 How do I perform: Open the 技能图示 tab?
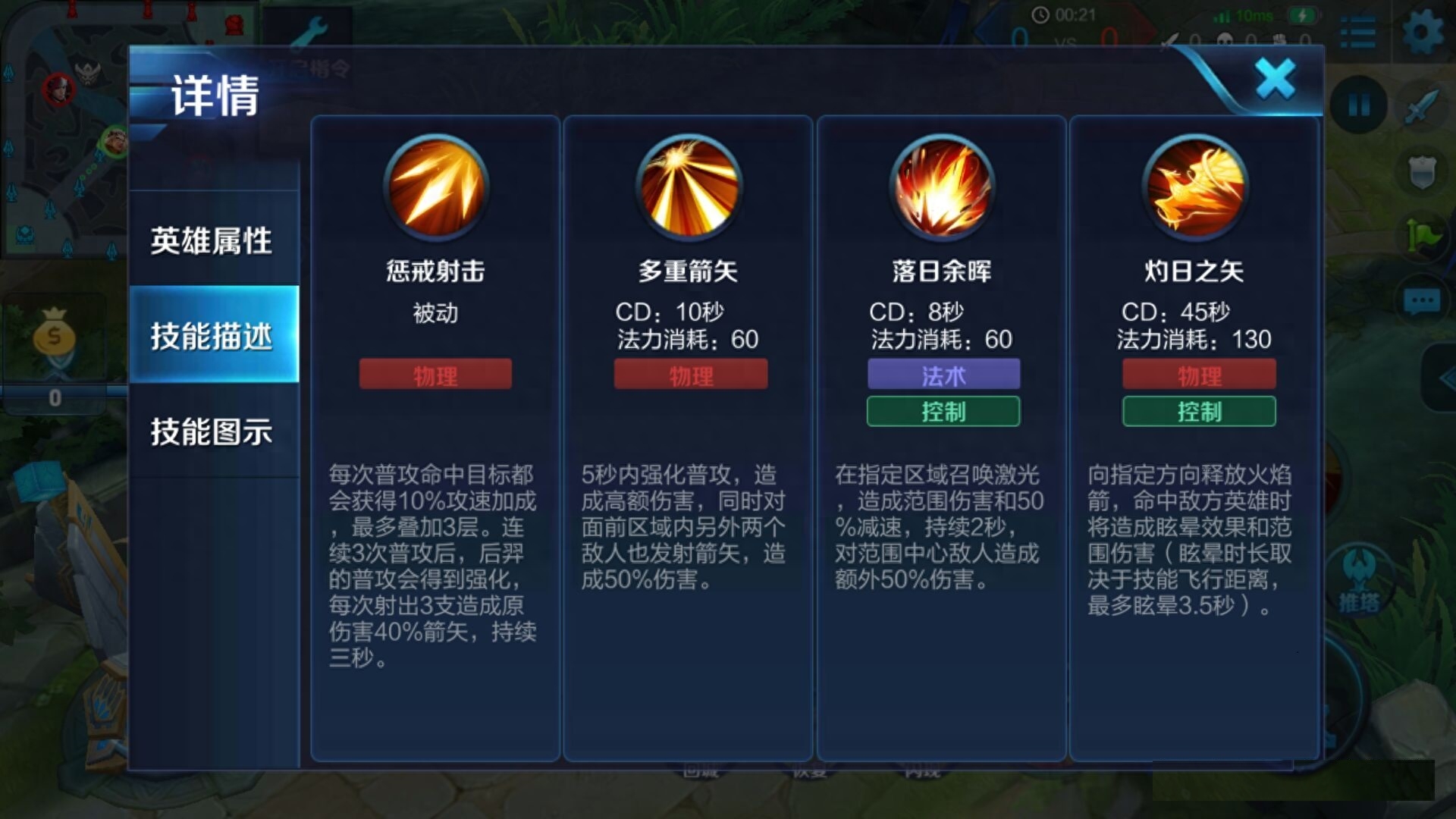pos(213,429)
